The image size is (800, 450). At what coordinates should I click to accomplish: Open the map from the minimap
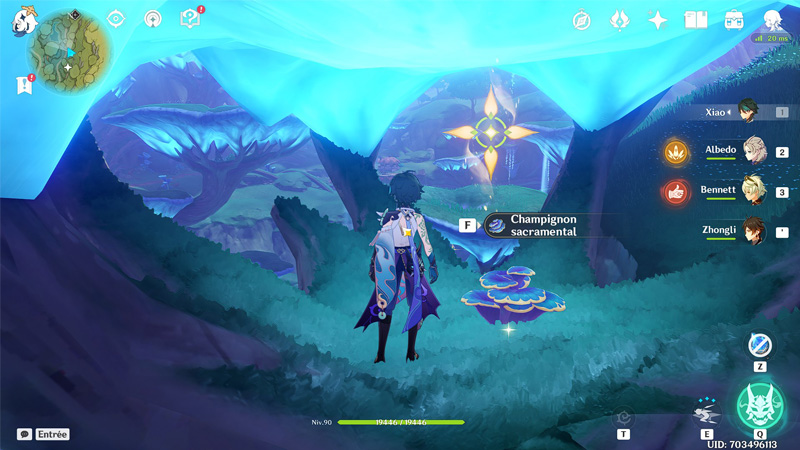(x=69, y=50)
